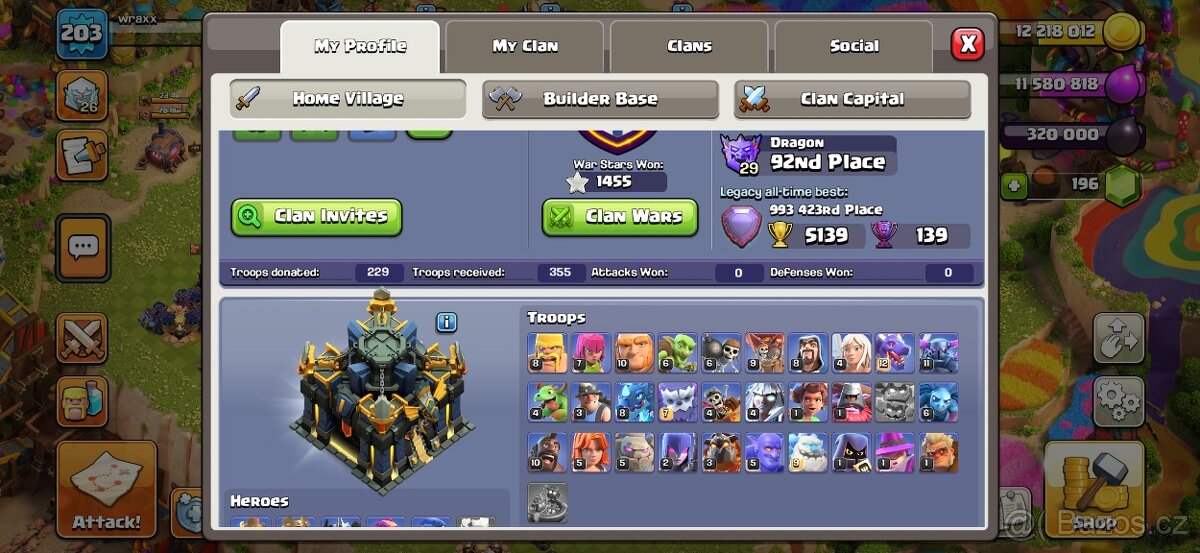This screenshot has height=553, width=1200.
Task: Open the crossed swords war icon
Action: [x=82, y=337]
